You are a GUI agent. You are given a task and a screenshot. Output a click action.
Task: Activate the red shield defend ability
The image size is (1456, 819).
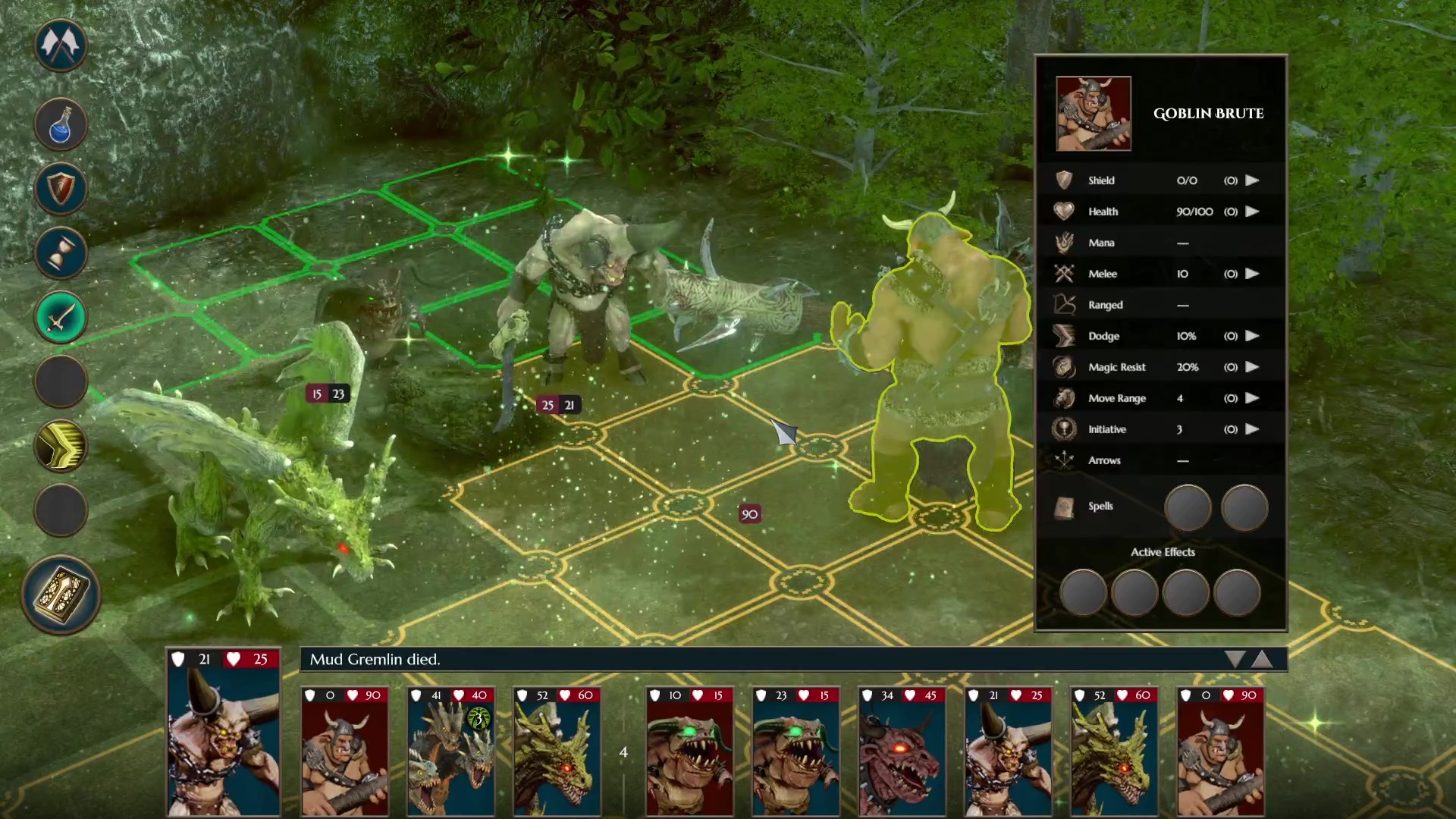coord(61,188)
